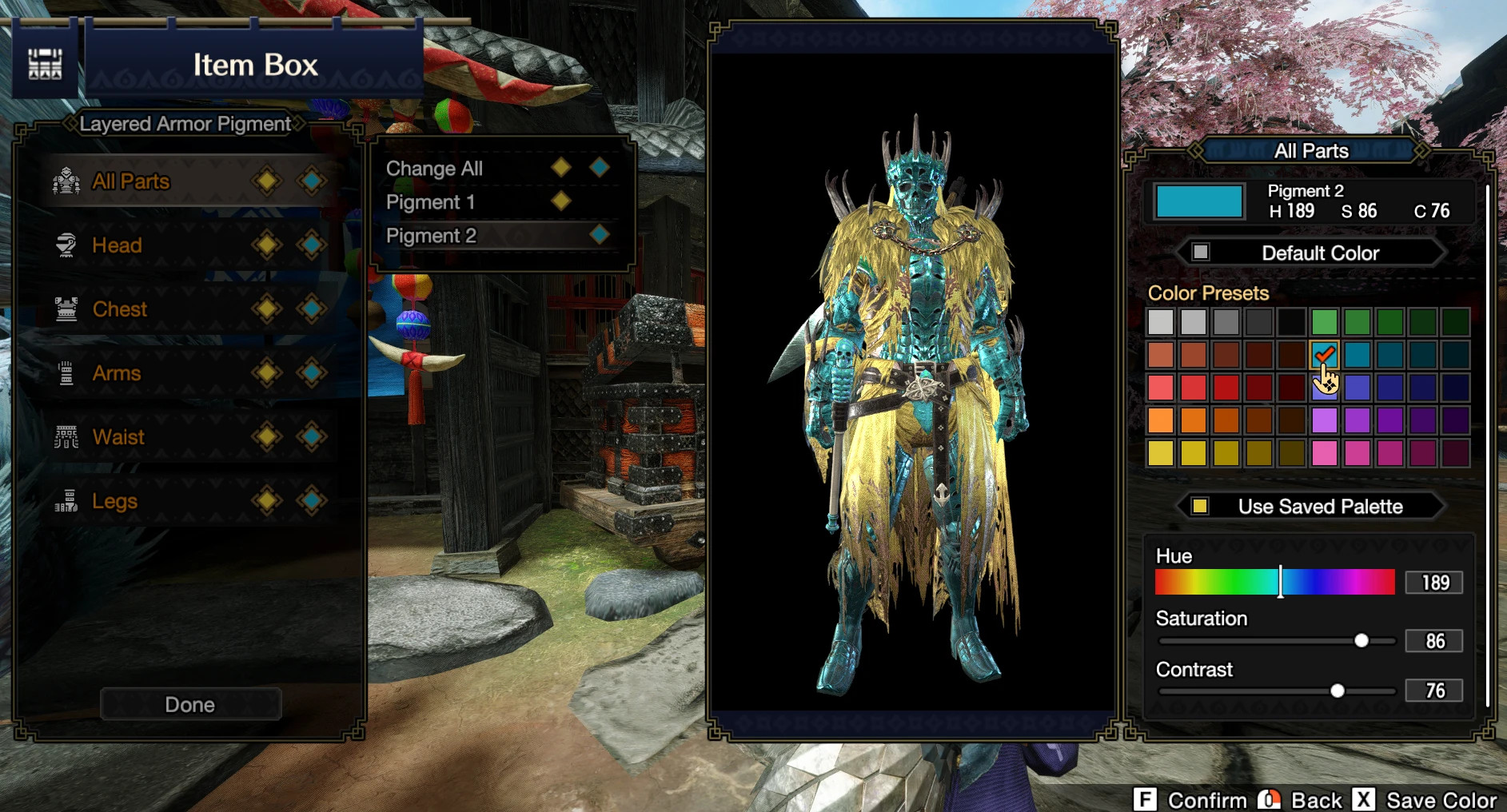
Task: Toggle the cyan Pigment 2 diamond for Arms
Action: [312, 373]
